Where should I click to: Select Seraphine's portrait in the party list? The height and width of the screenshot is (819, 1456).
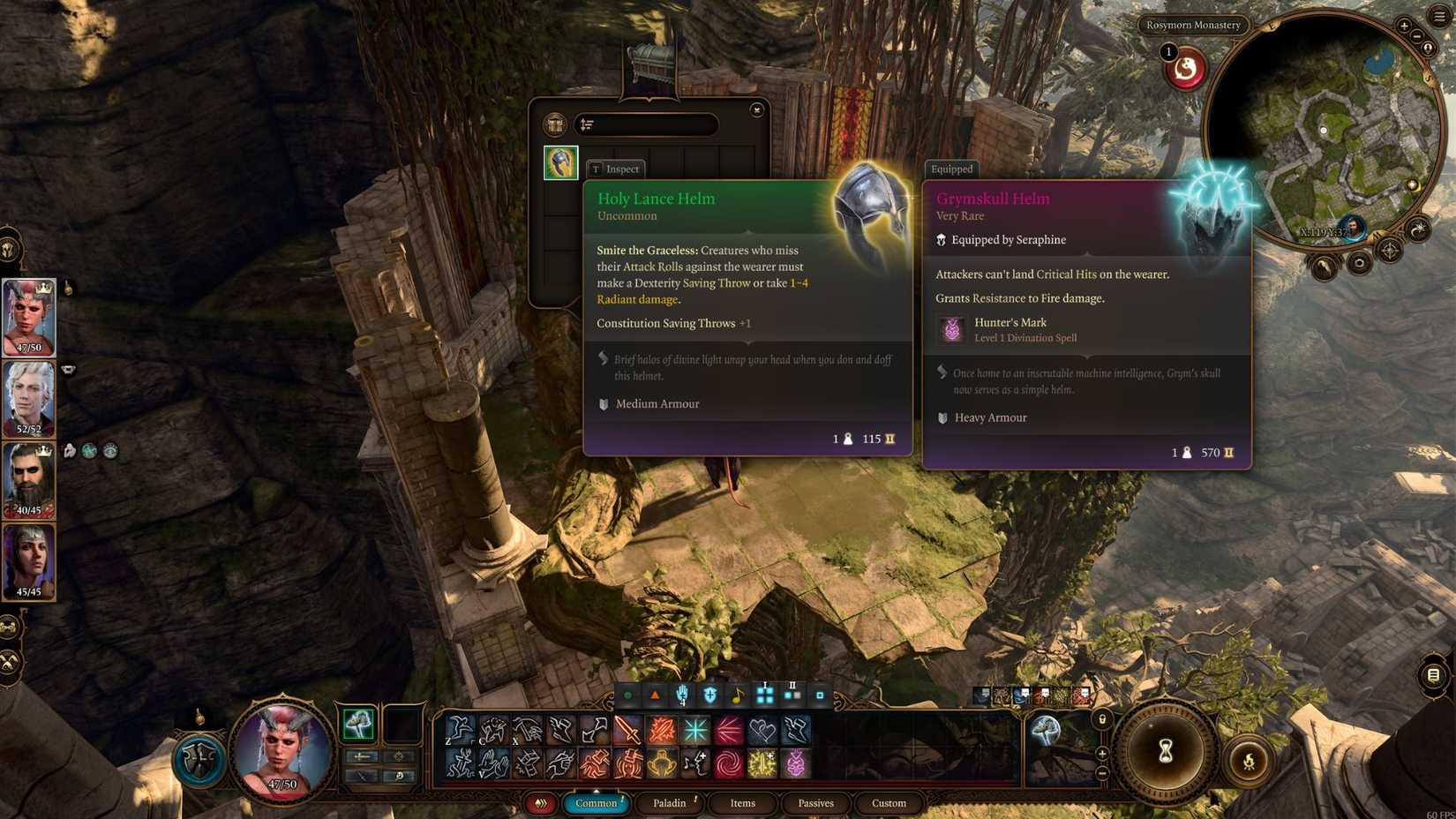29,316
